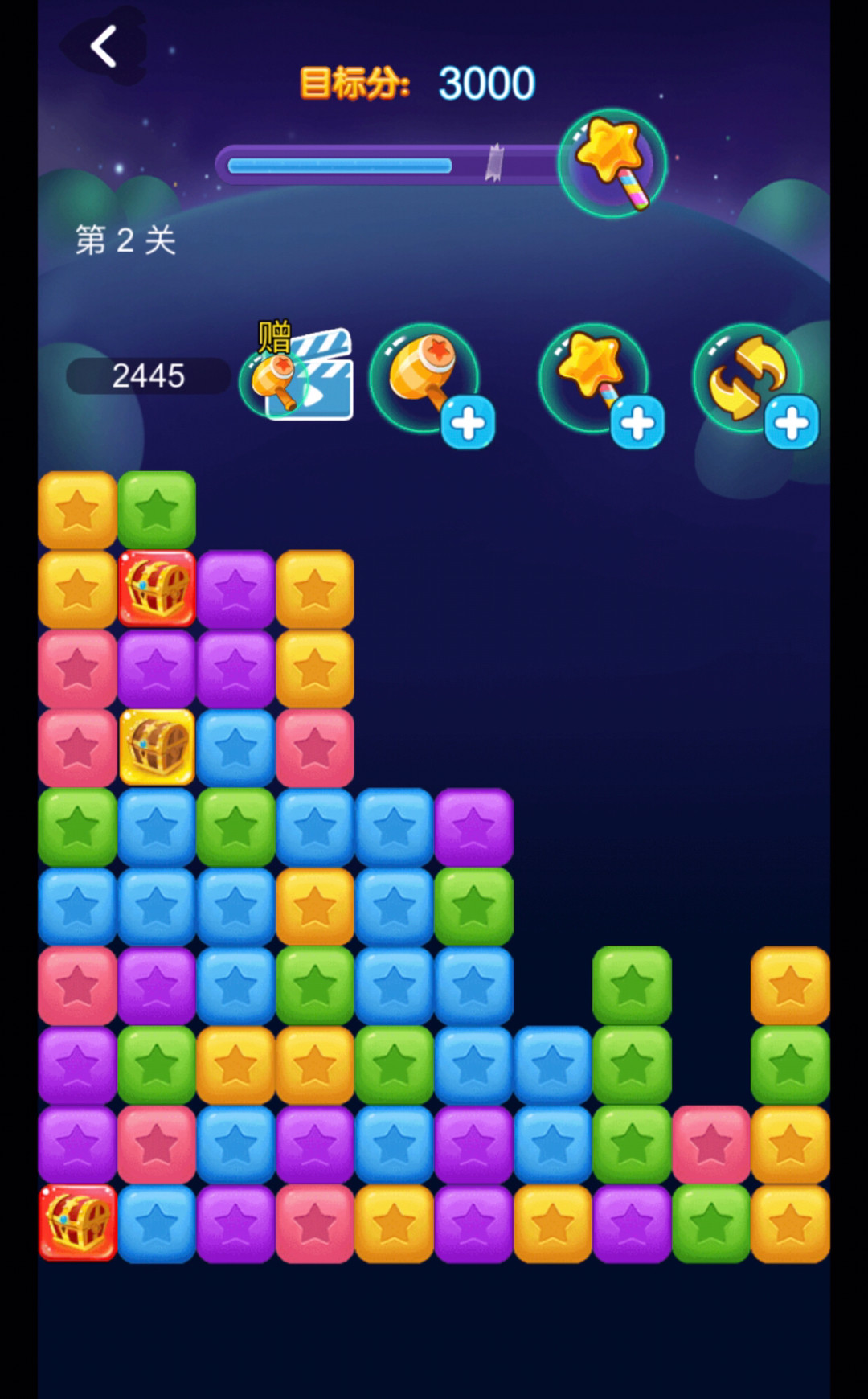Tap the green star tile in the top row
This screenshot has height=1399, width=868.
point(157,510)
